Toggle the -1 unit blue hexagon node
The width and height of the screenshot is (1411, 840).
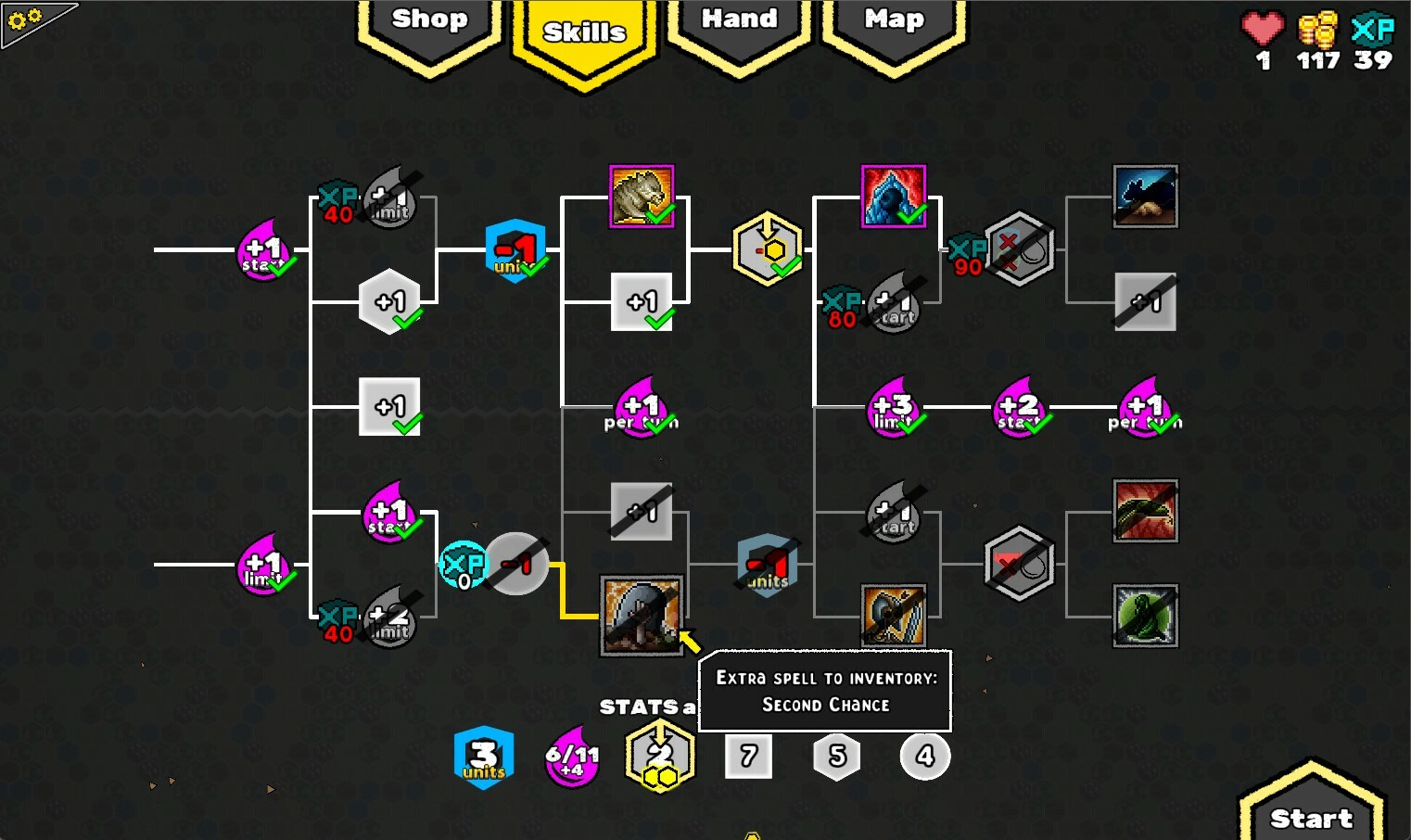tap(515, 248)
